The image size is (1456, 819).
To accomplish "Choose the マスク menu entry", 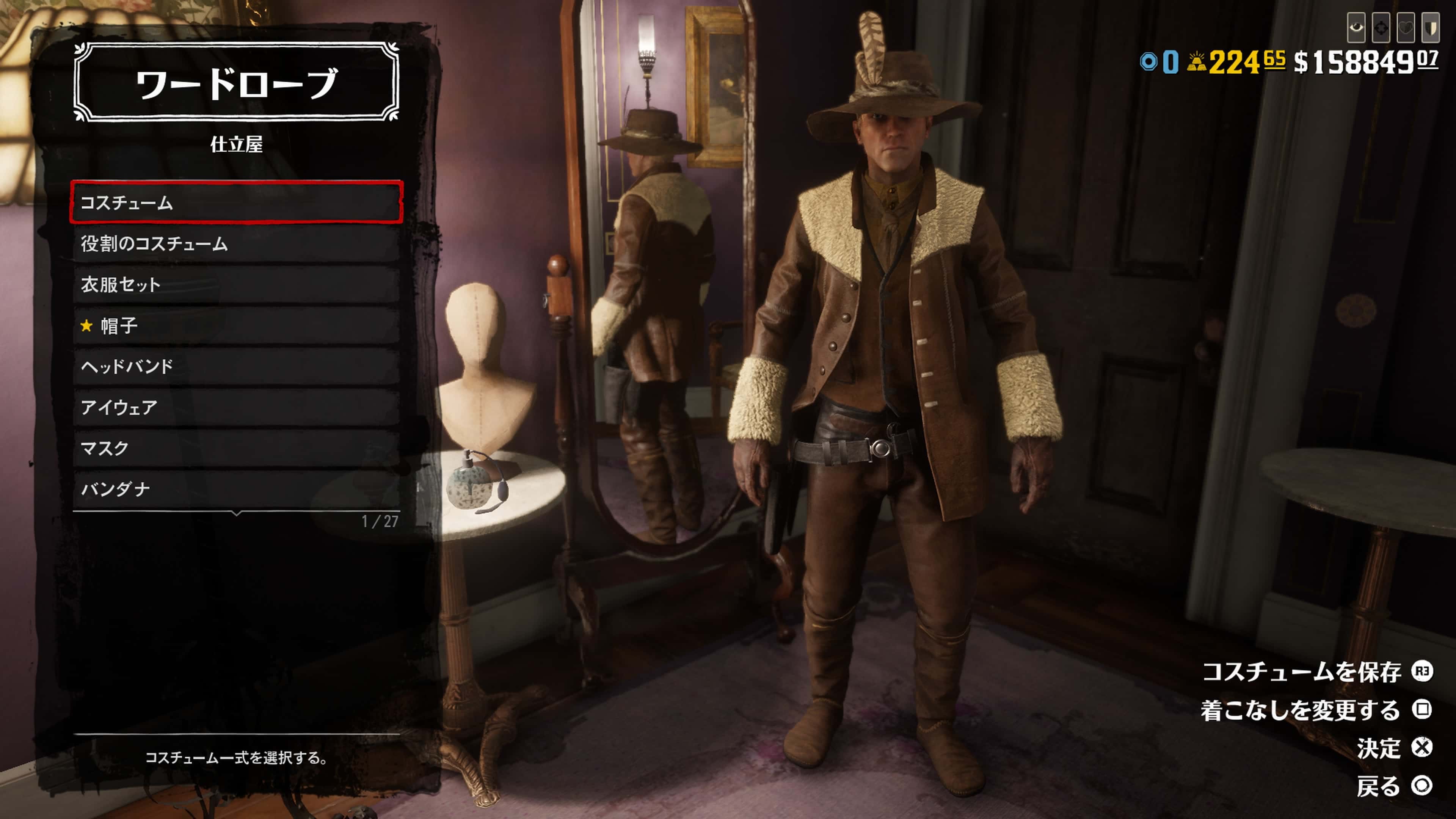I will (x=236, y=448).
